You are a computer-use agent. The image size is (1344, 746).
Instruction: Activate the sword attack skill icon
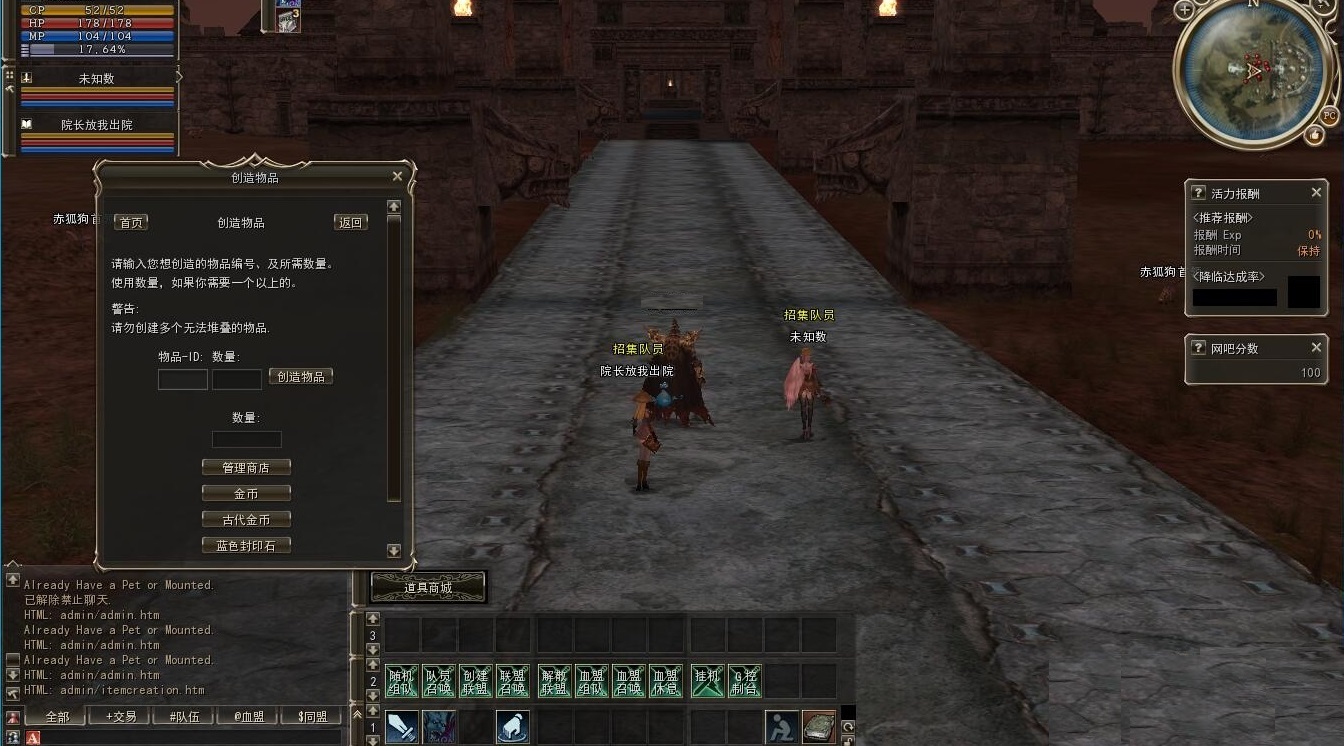[x=401, y=727]
